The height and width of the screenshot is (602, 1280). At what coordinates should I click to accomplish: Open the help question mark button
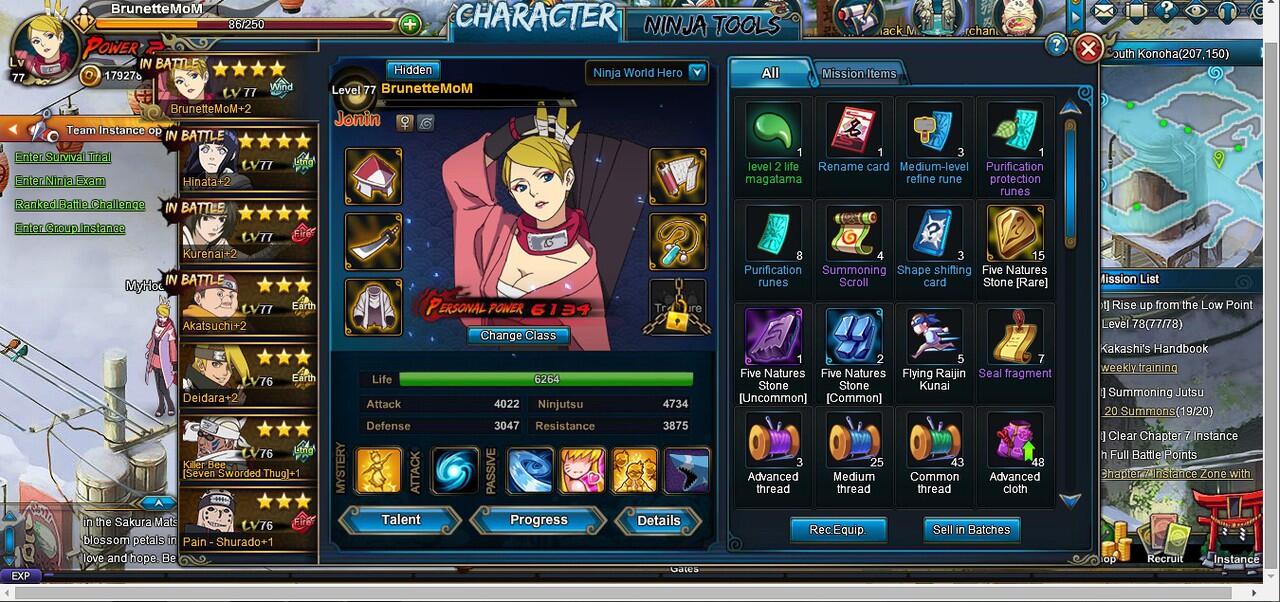[x=1056, y=45]
